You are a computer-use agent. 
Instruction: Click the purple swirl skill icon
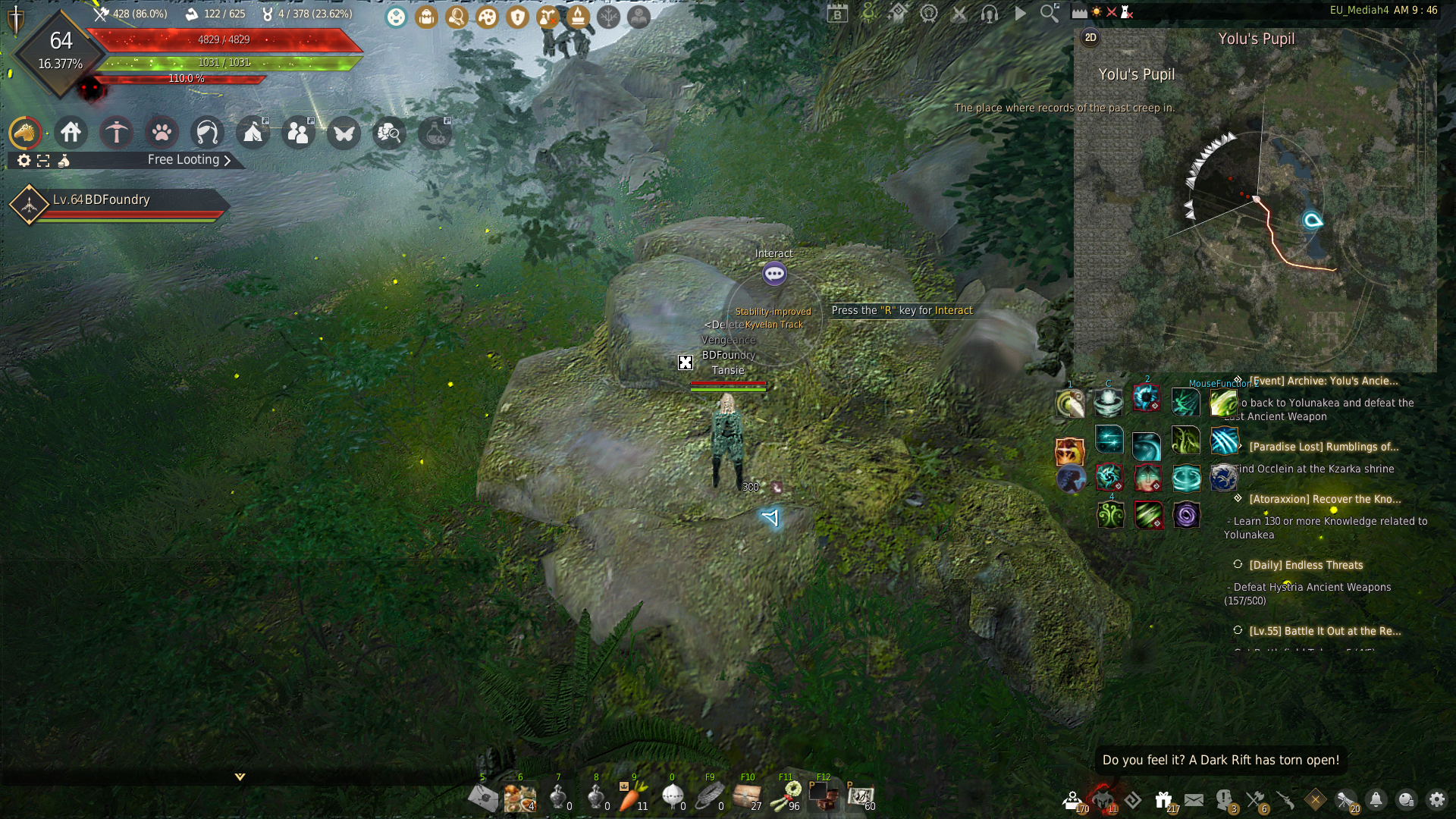1186,516
